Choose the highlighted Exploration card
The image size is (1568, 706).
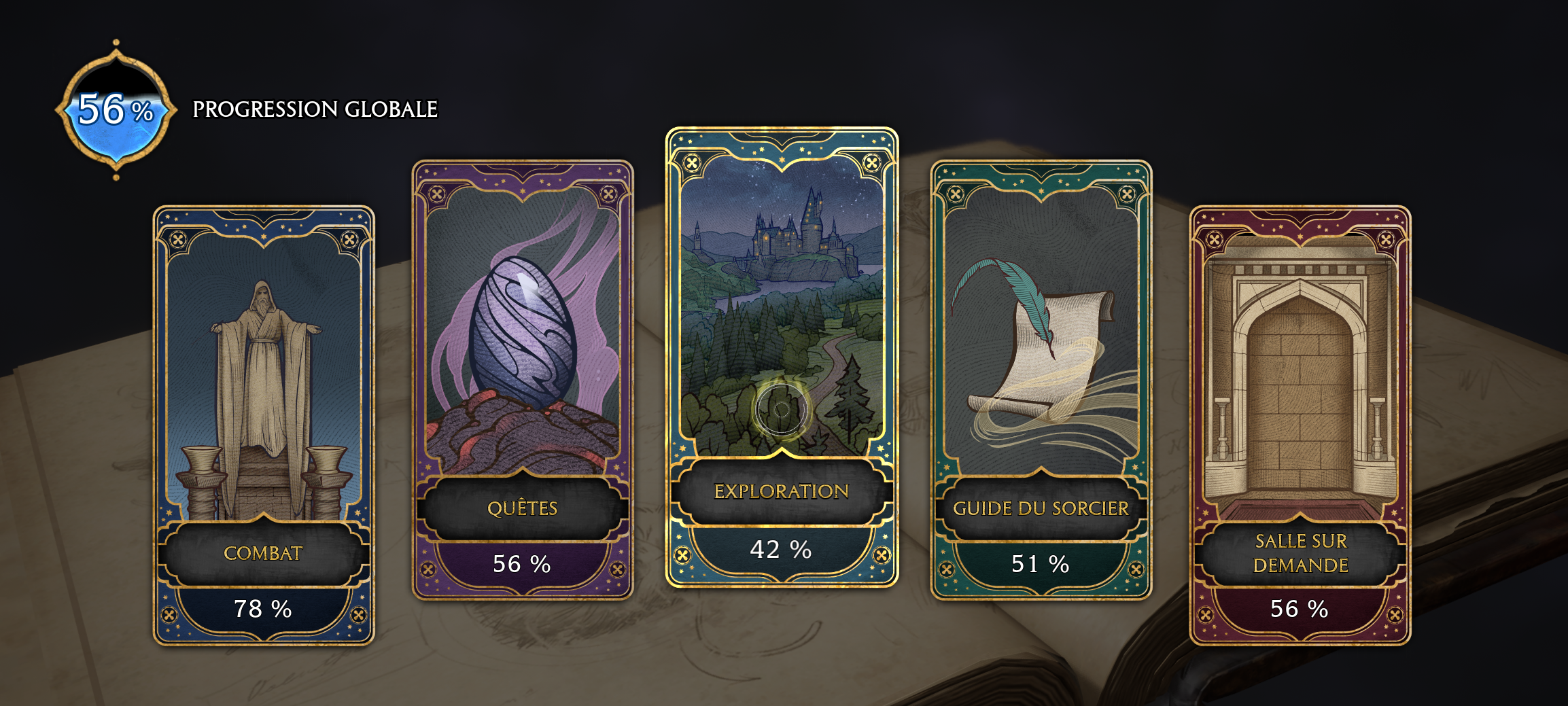click(x=782, y=357)
